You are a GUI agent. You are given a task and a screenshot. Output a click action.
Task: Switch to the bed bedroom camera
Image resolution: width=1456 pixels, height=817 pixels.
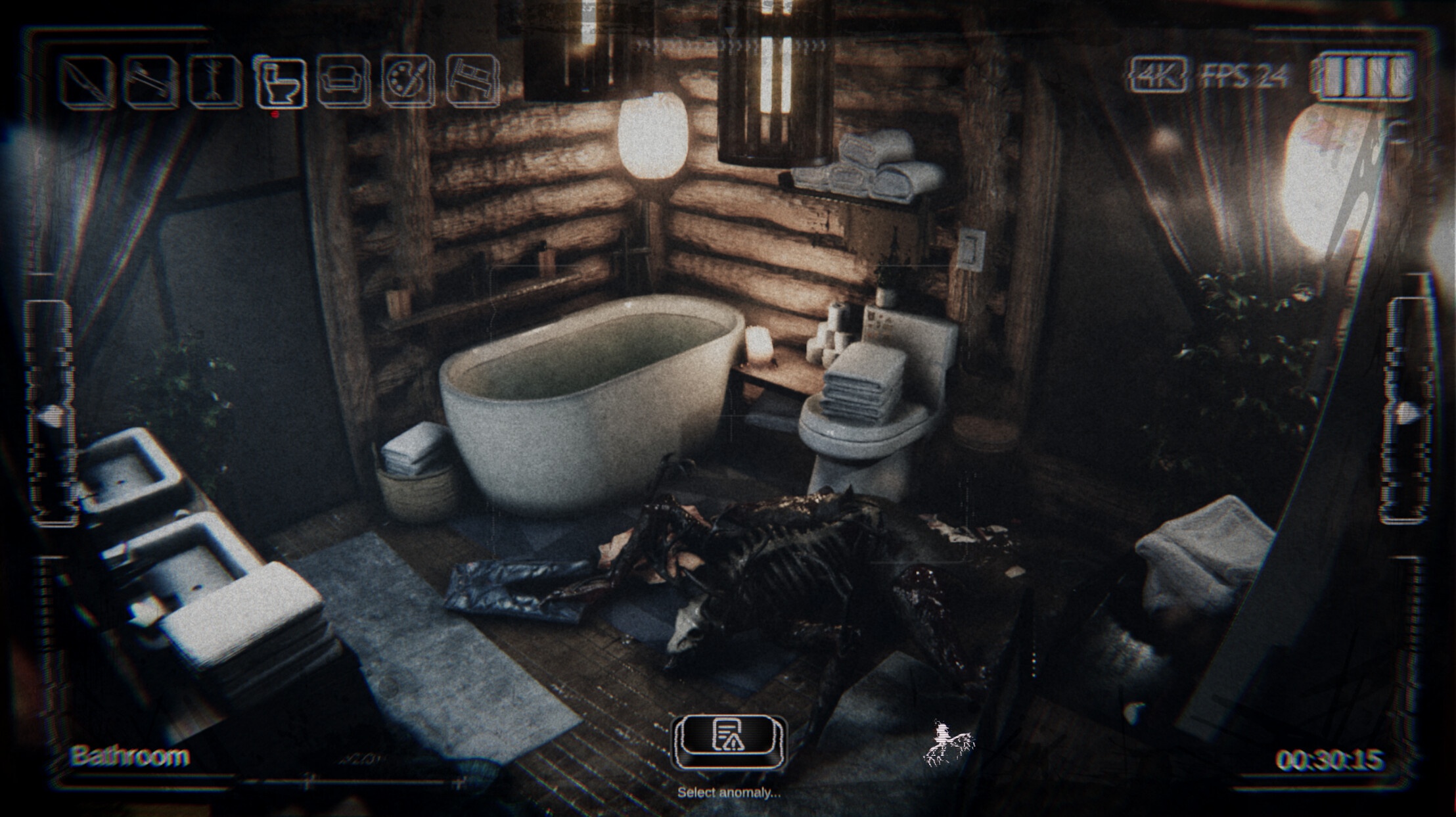pos(472,83)
